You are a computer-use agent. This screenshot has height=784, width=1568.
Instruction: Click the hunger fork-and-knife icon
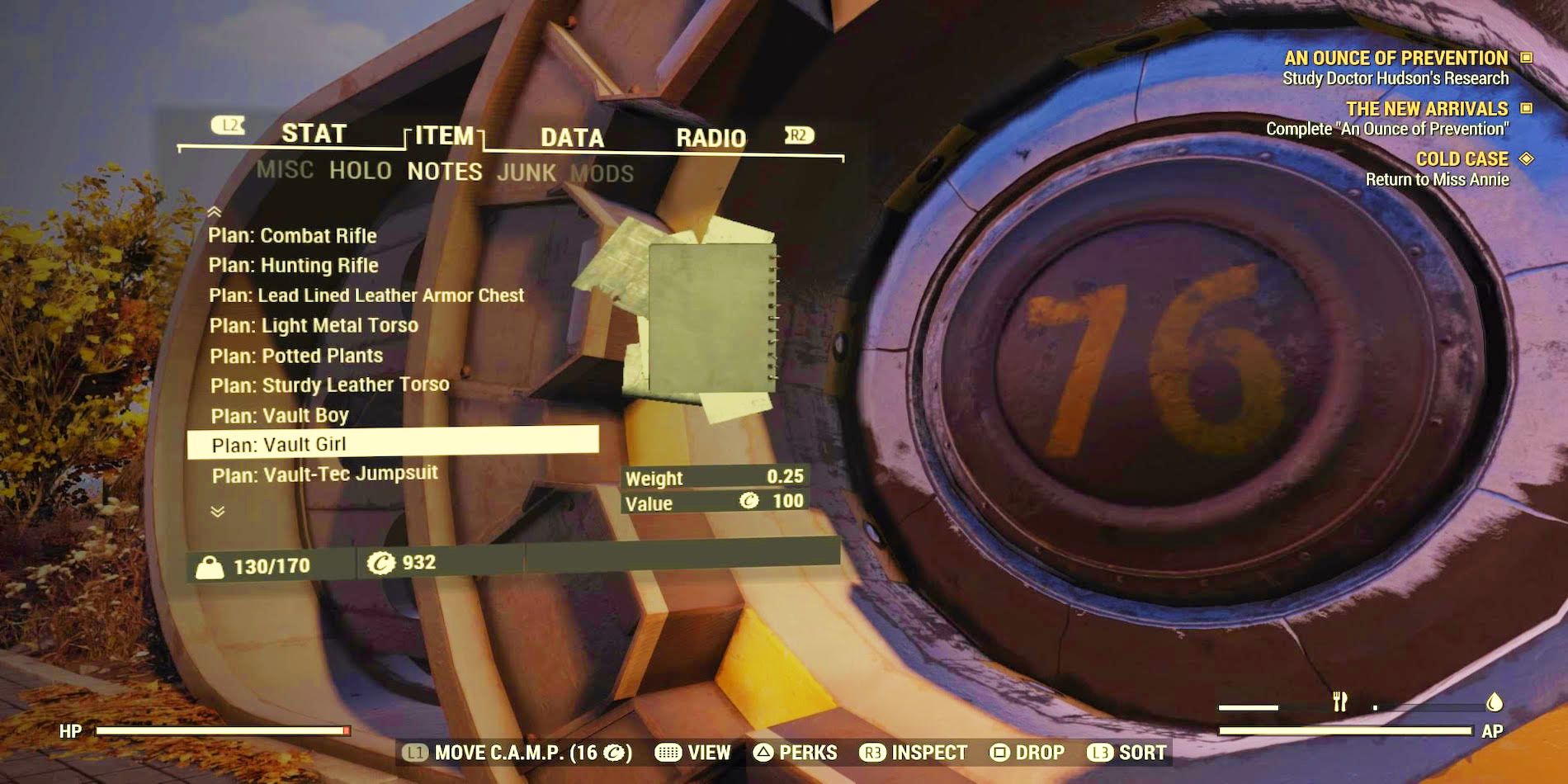pyautogui.click(x=1339, y=702)
